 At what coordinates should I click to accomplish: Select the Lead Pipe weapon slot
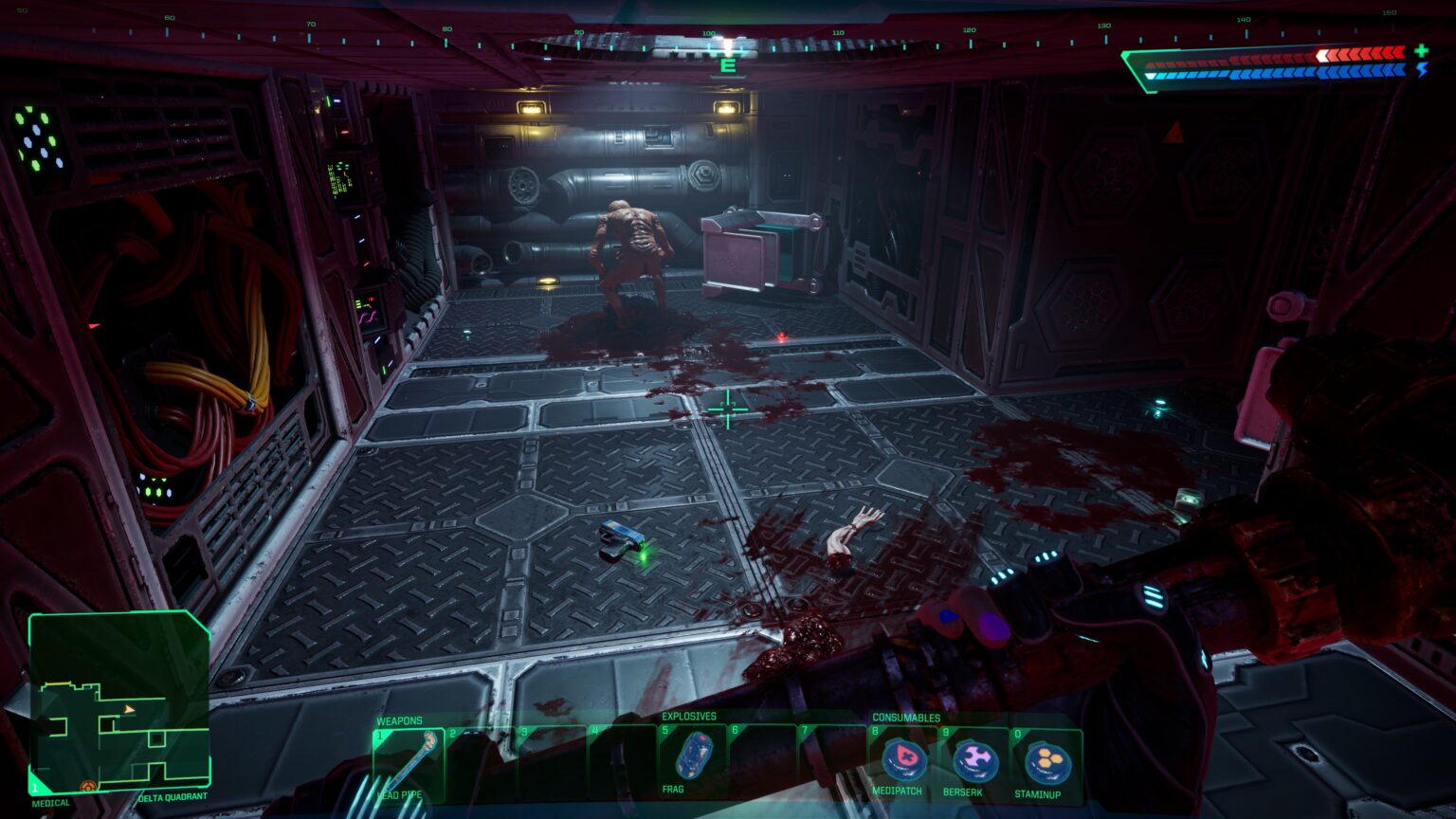pyautogui.click(x=408, y=761)
